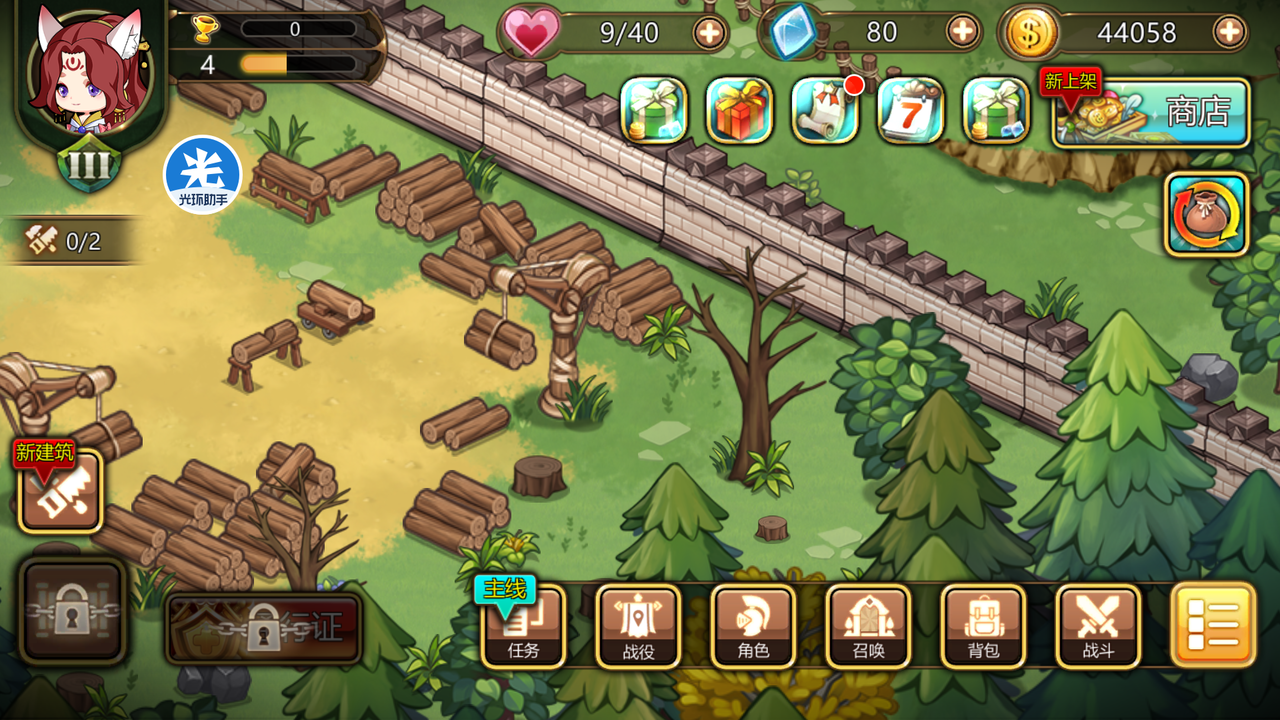Open the 光环助手 overlay assistant
Screen dimensions: 1280x720
203,175
